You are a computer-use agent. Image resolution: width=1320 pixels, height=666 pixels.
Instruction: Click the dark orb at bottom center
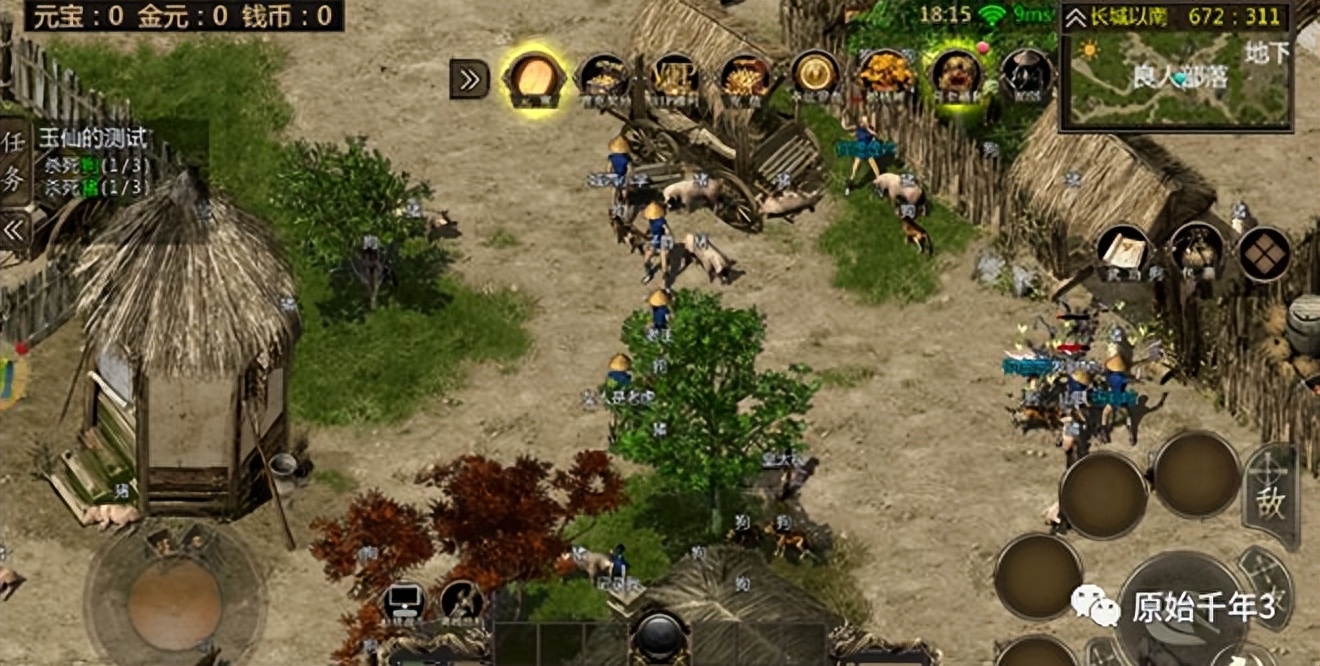point(660,636)
